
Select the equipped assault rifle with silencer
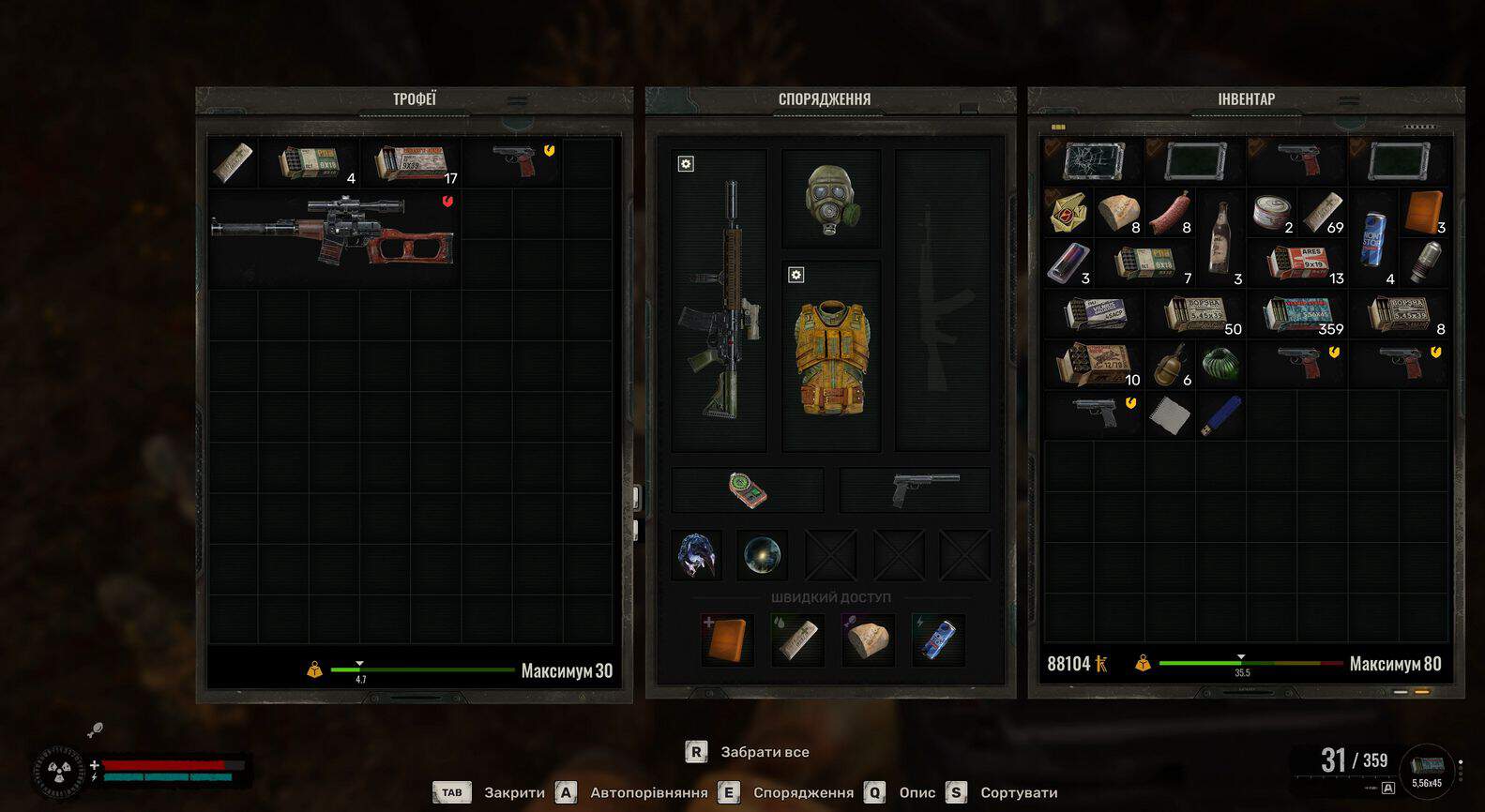point(720,300)
